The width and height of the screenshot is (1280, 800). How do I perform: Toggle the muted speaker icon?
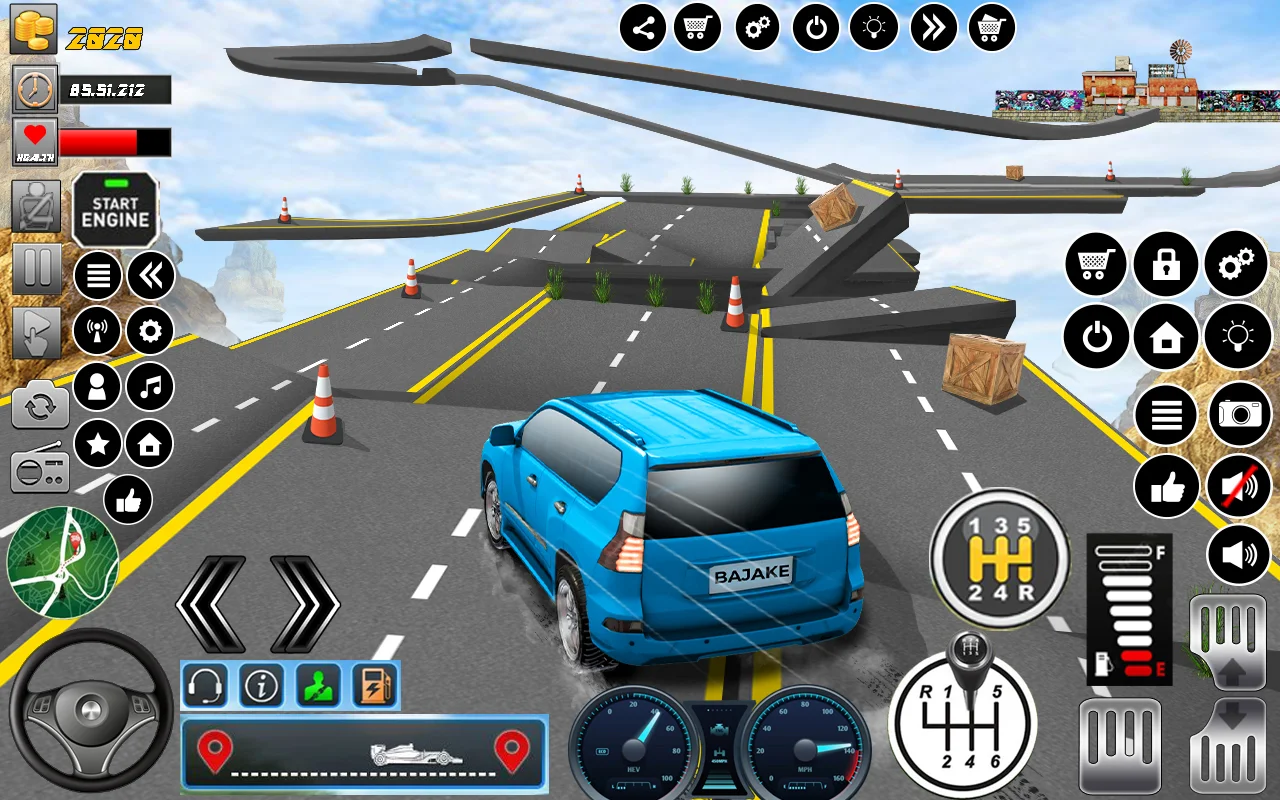[1238, 486]
